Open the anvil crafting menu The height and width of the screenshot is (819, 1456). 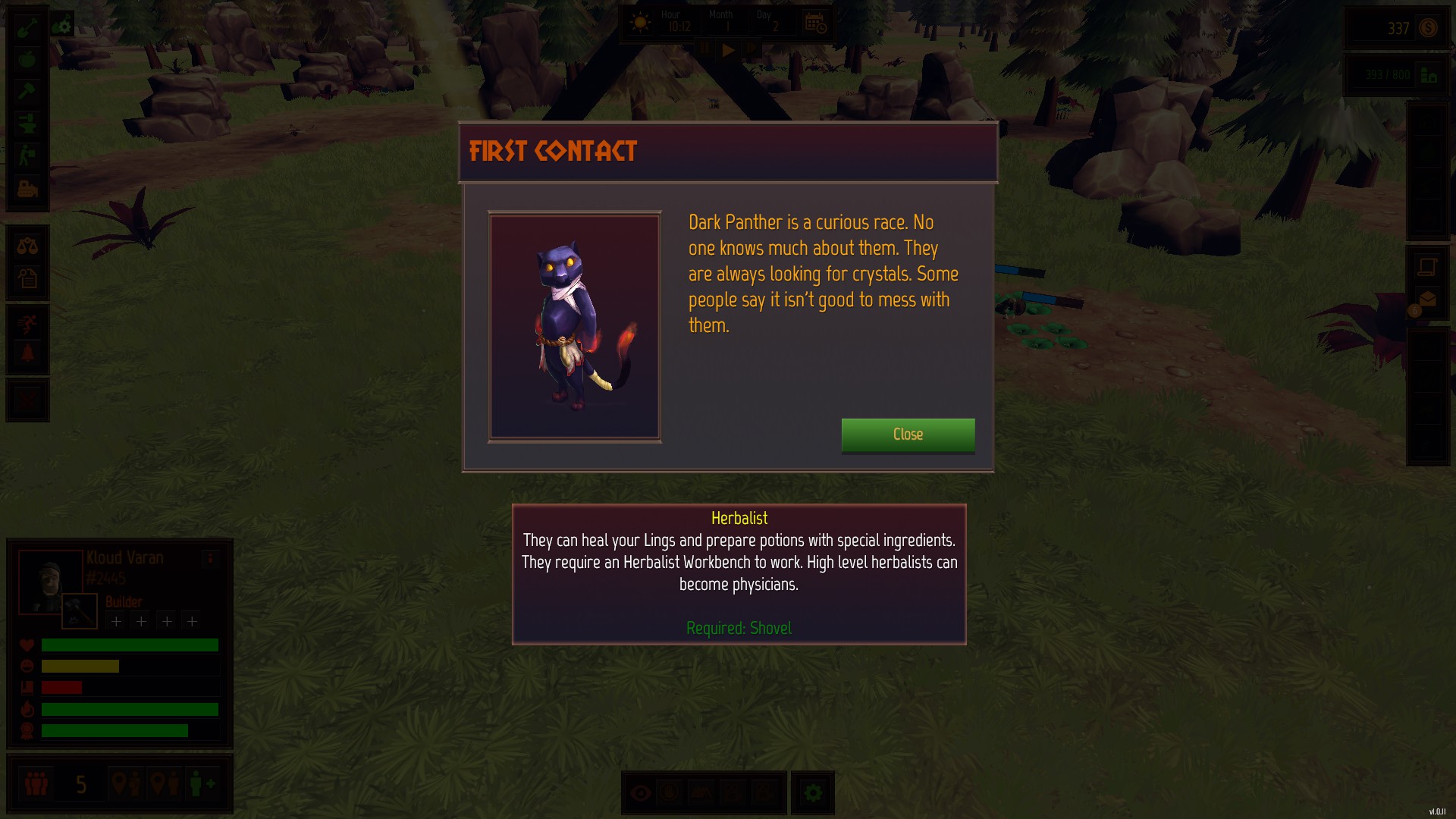pos(27,124)
